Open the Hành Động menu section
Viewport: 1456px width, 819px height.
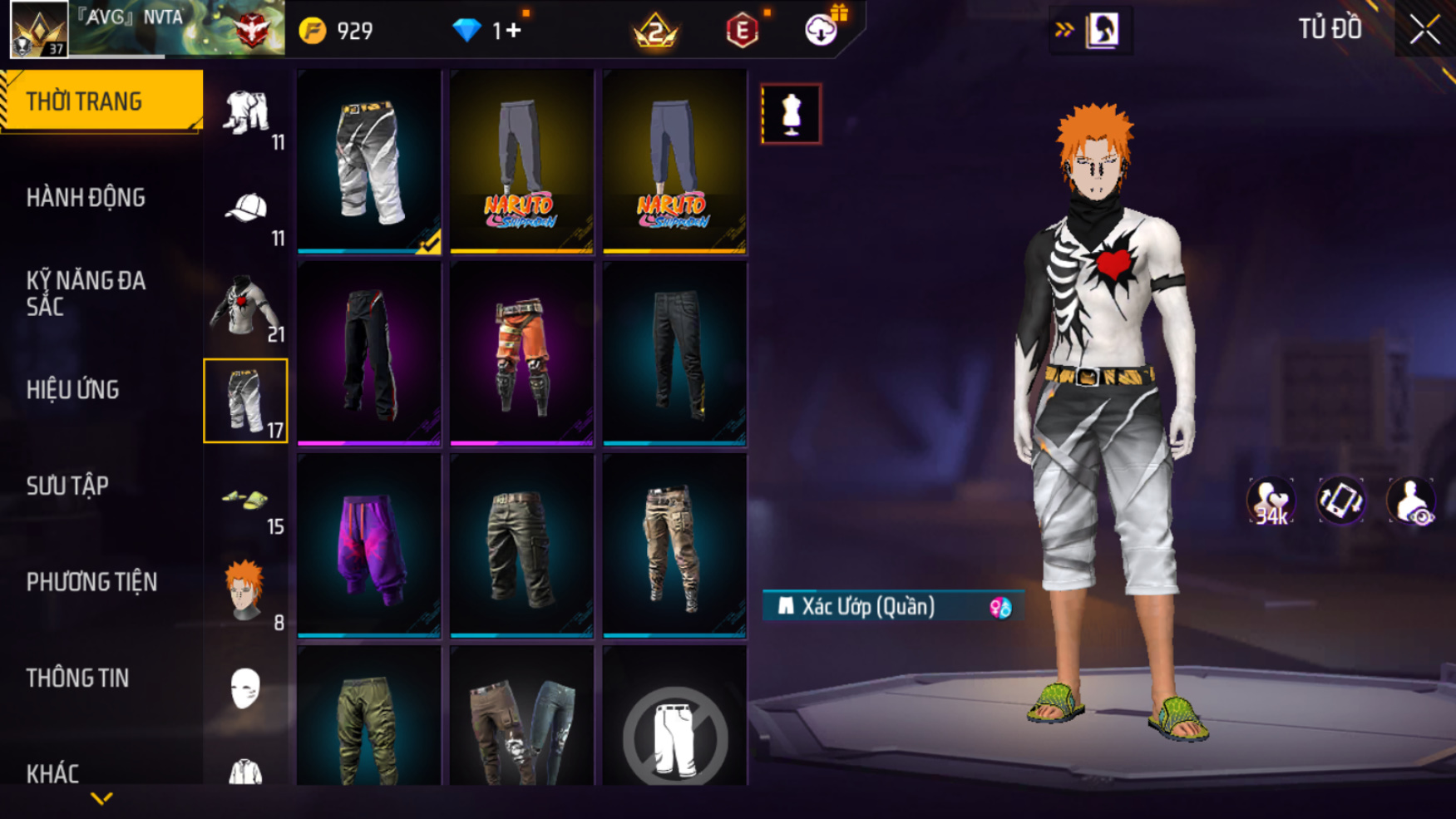[x=86, y=198]
